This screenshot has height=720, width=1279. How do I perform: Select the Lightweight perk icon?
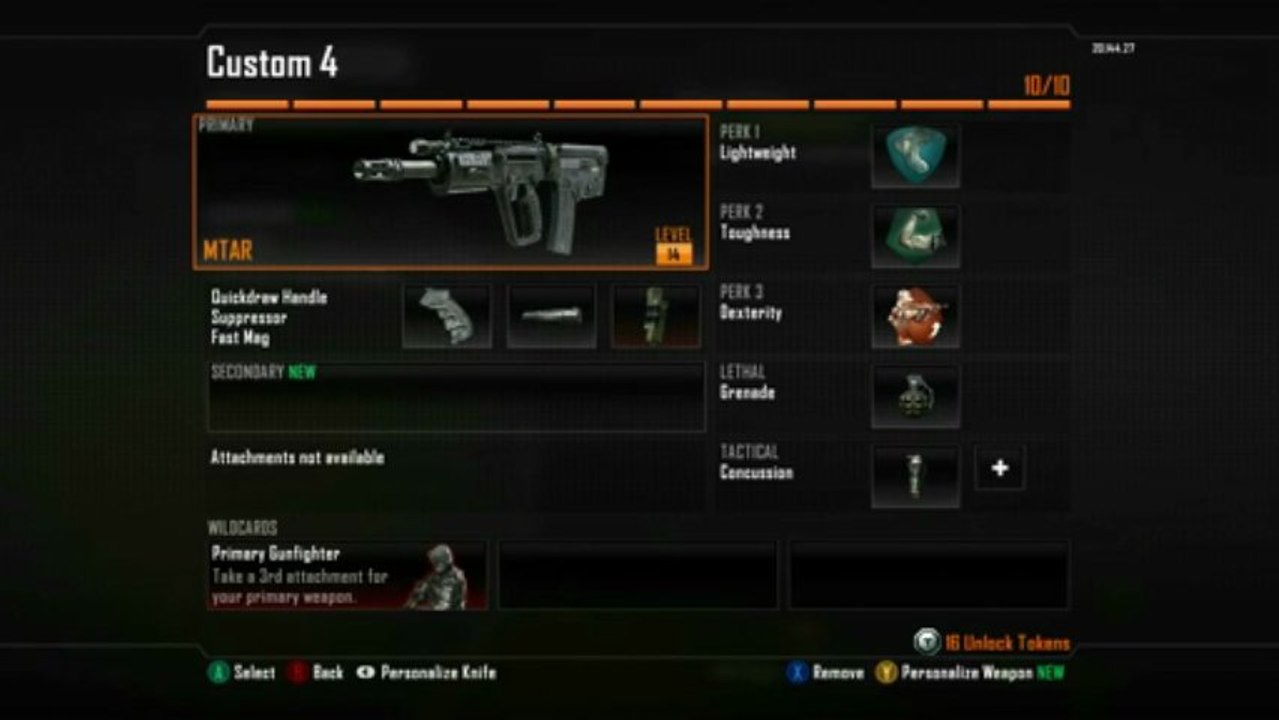pyautogui.click(x=915, y=156)
